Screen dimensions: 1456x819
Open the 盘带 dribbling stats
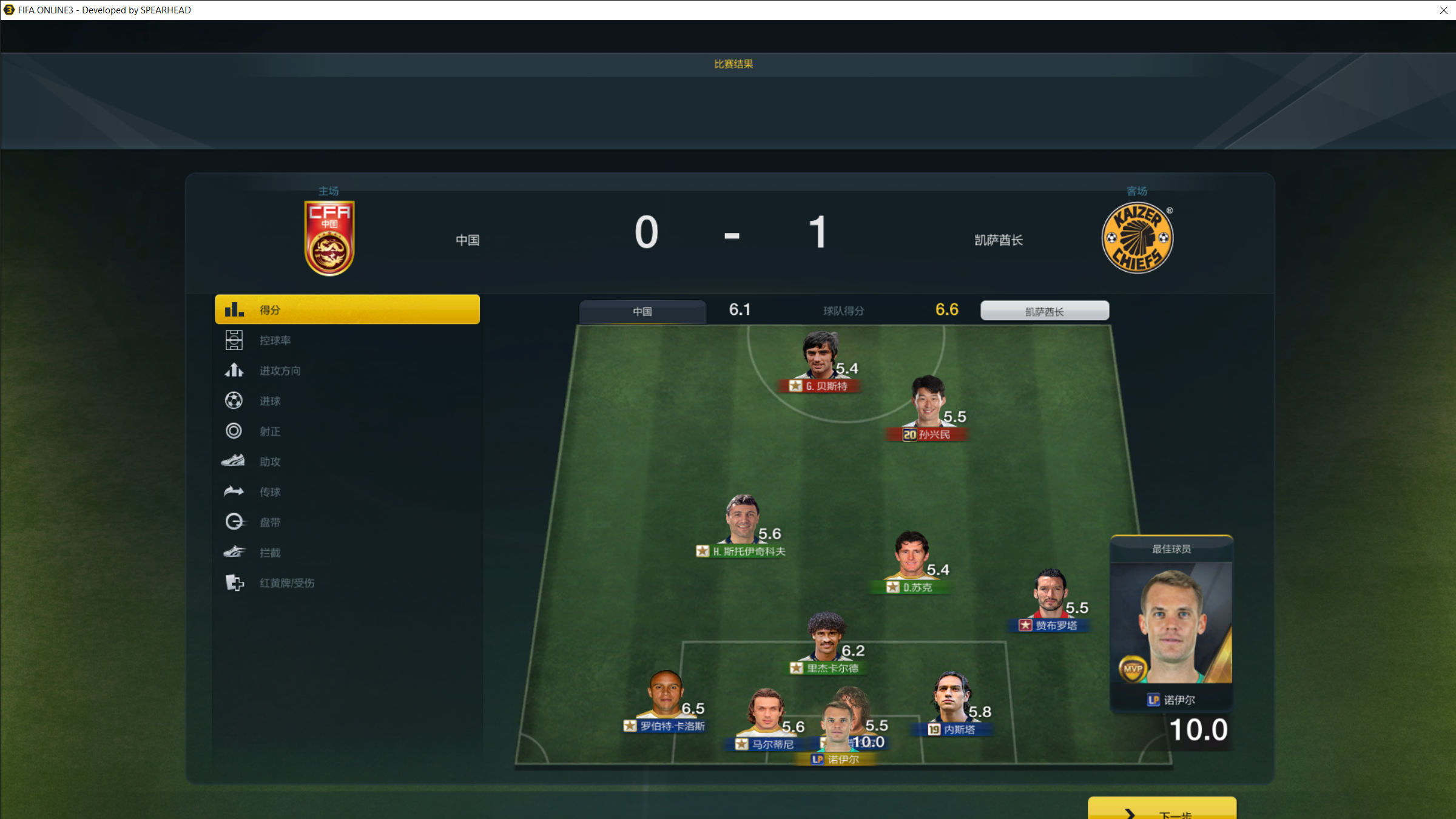[270, 522]
